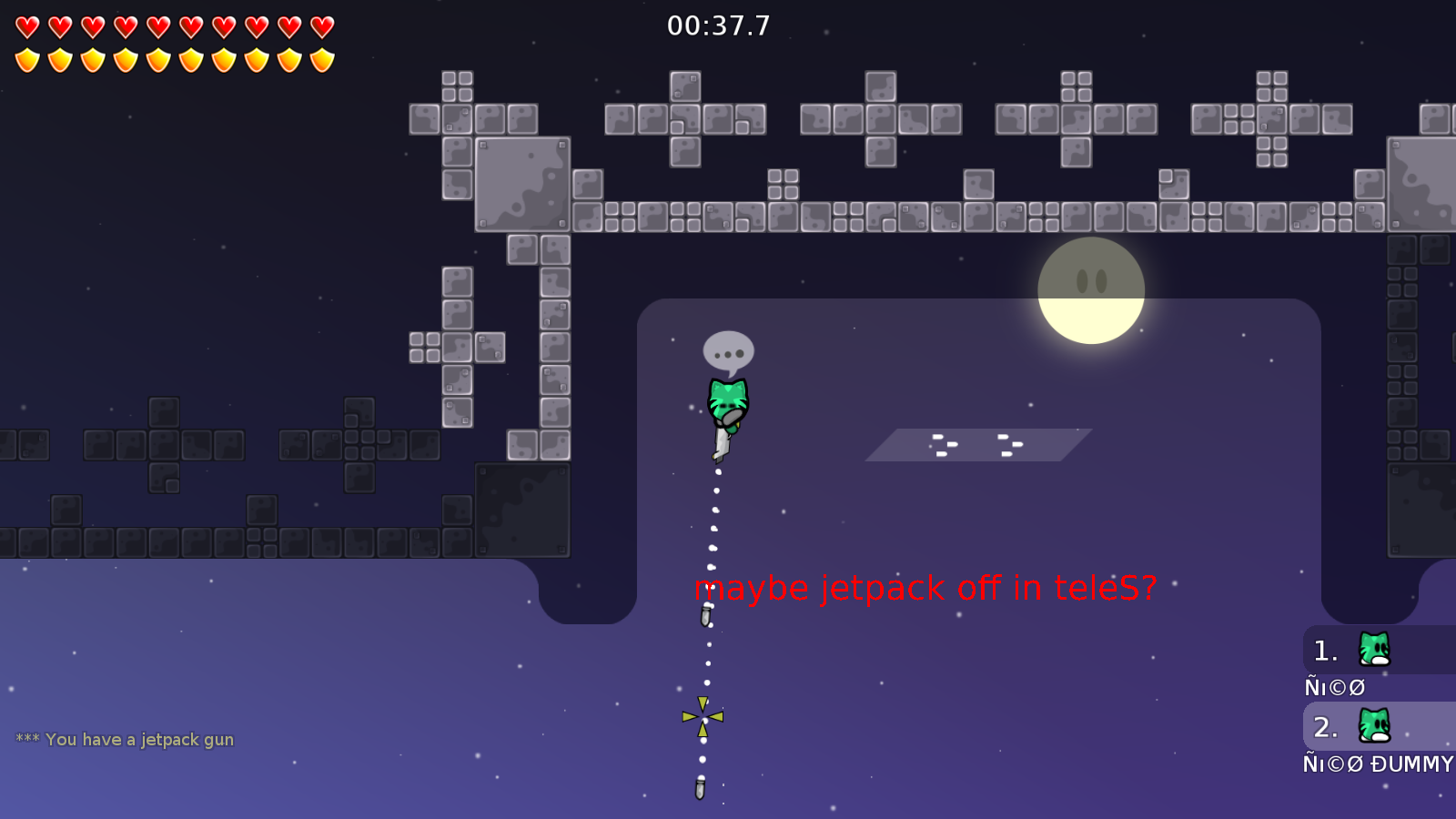Click the smiling moon face
This screenshot has height=819, width=1456.
(1090, 289)
